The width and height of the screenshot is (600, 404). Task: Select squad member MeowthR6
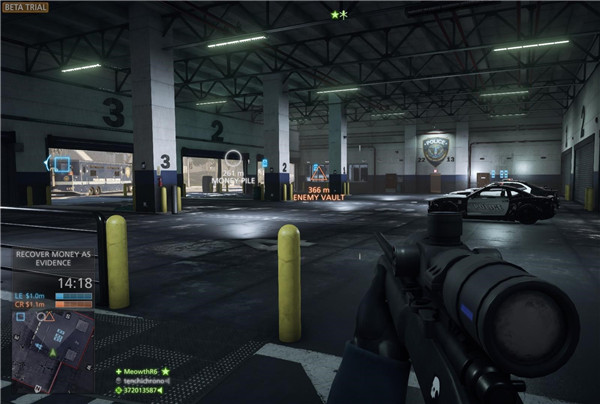click(x=140, y=371)
